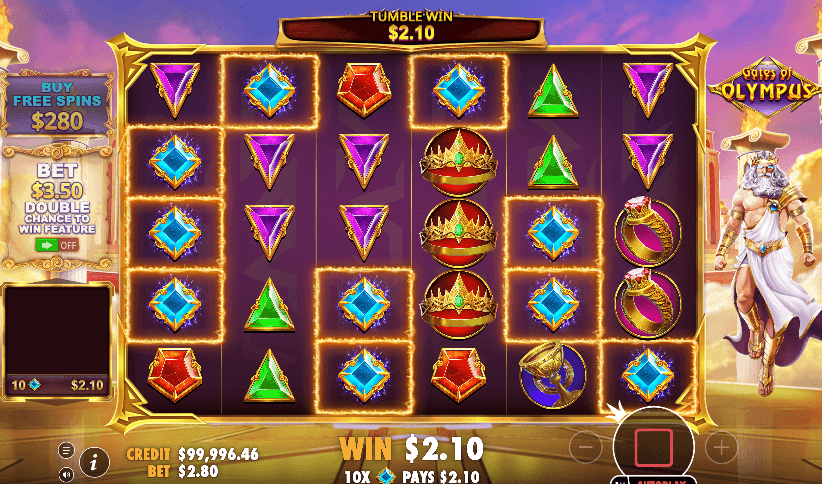The width and height of the screenshot is (822, 484).
Task: Increase the bet with the plus button
Action: click(720, 446)
